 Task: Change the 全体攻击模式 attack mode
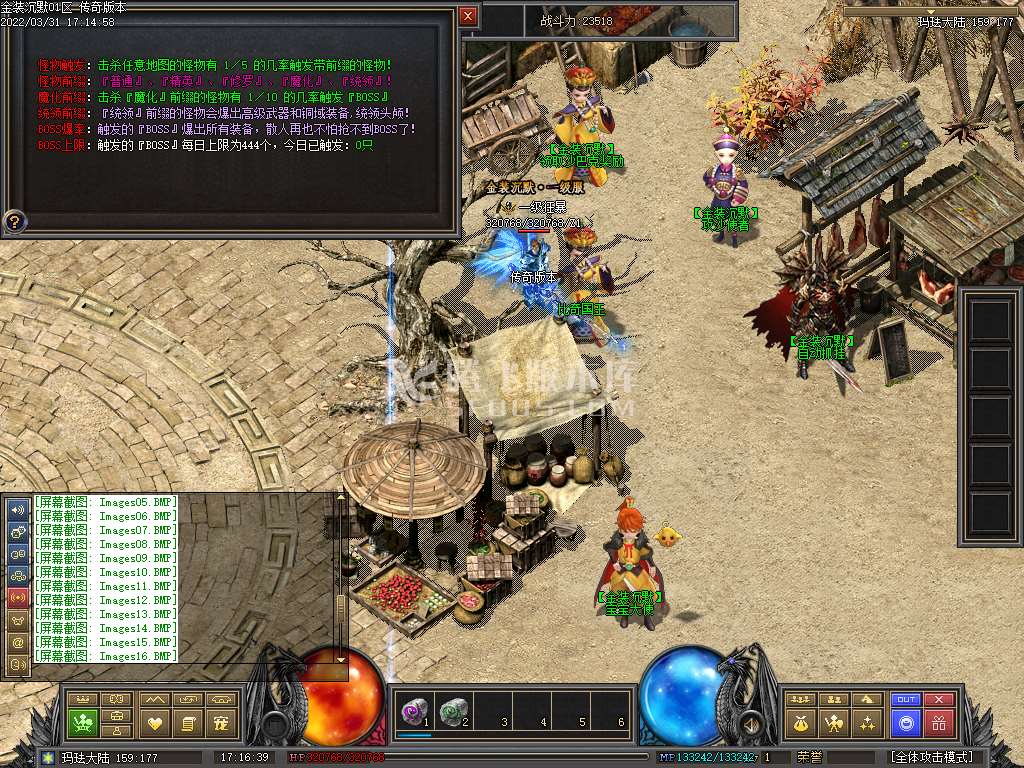point(932,757)
